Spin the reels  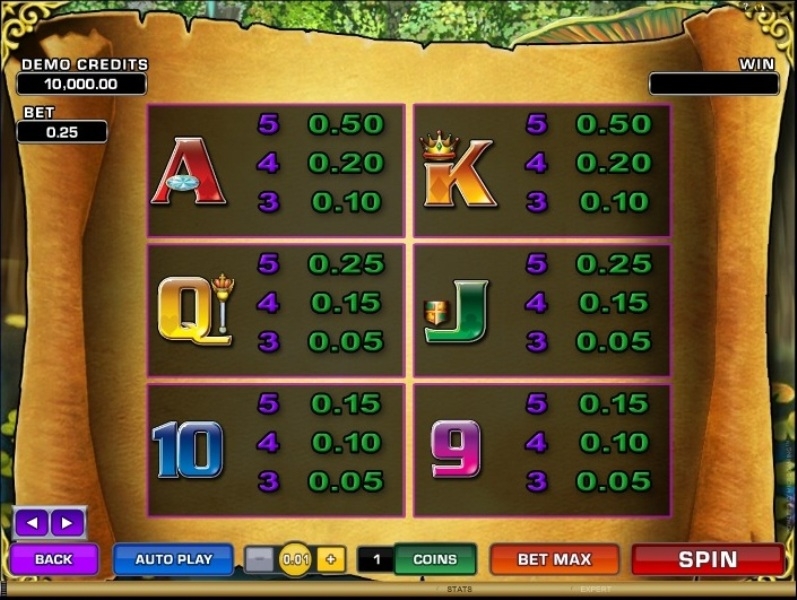pos(707,559)
